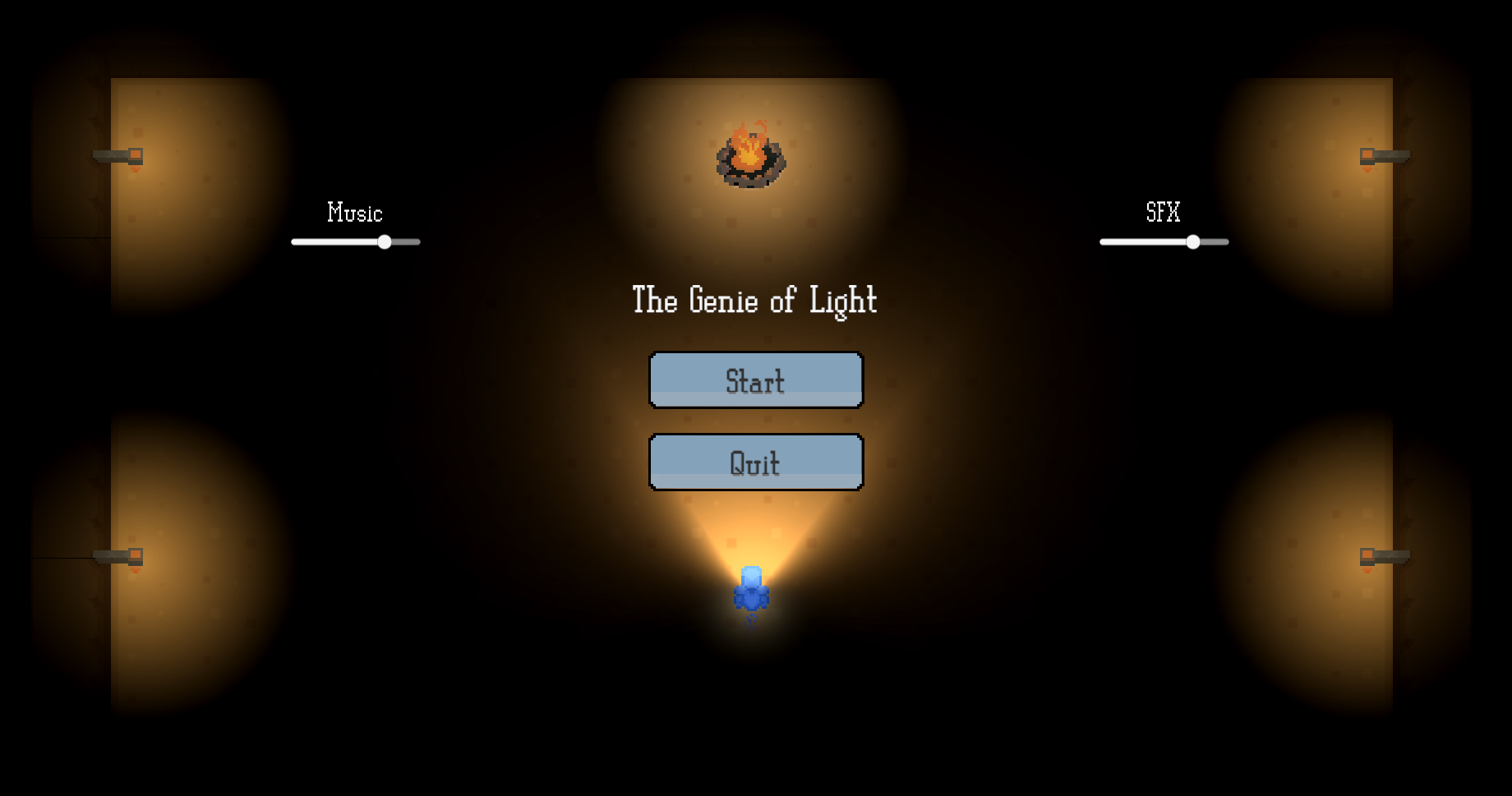Screen dimensions: 1512x796
Task: Click the flame atop the campfire
Action: pyautogui.click(x=749, y=142)
